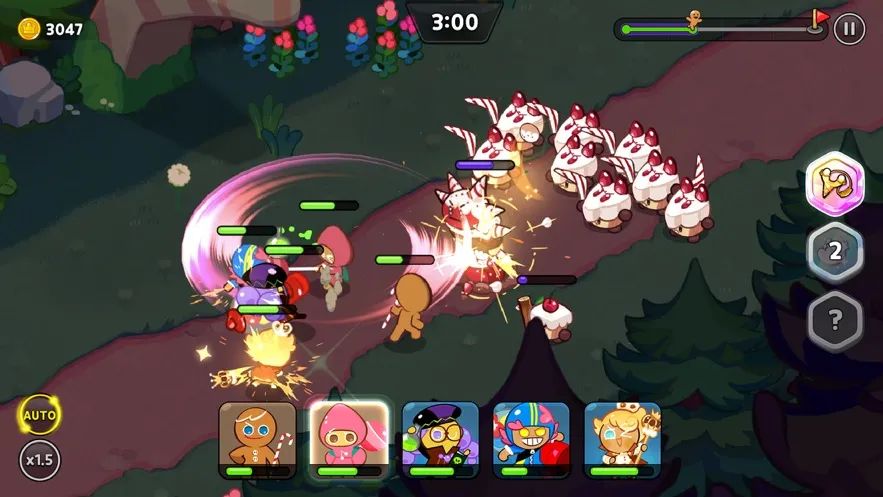883x497 pixels.
Task: Toggle the AUTO battle mode
Action: point(40,415)
